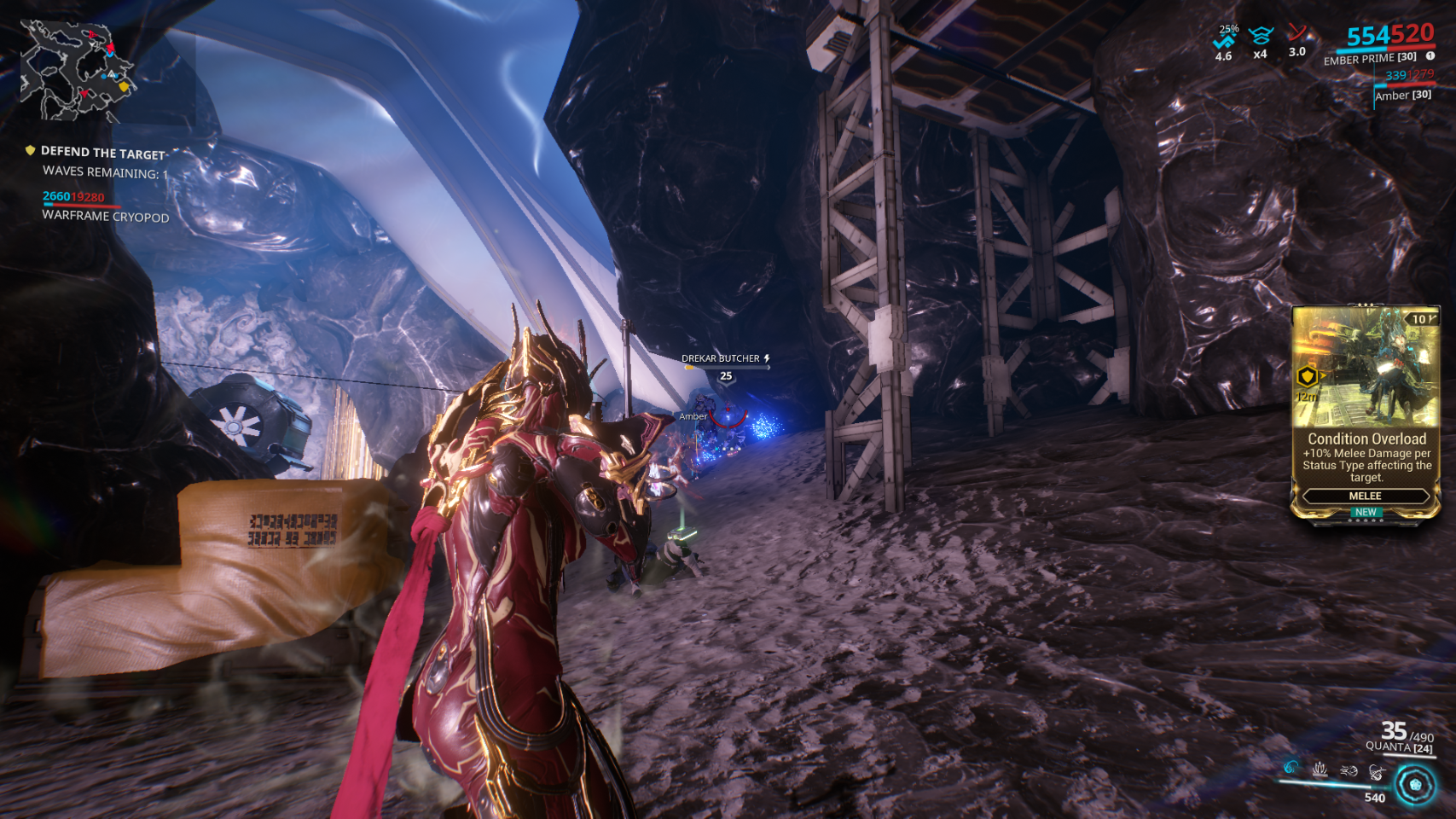
Task: Activate the rising flames ability
Action: coord(1320,770)
